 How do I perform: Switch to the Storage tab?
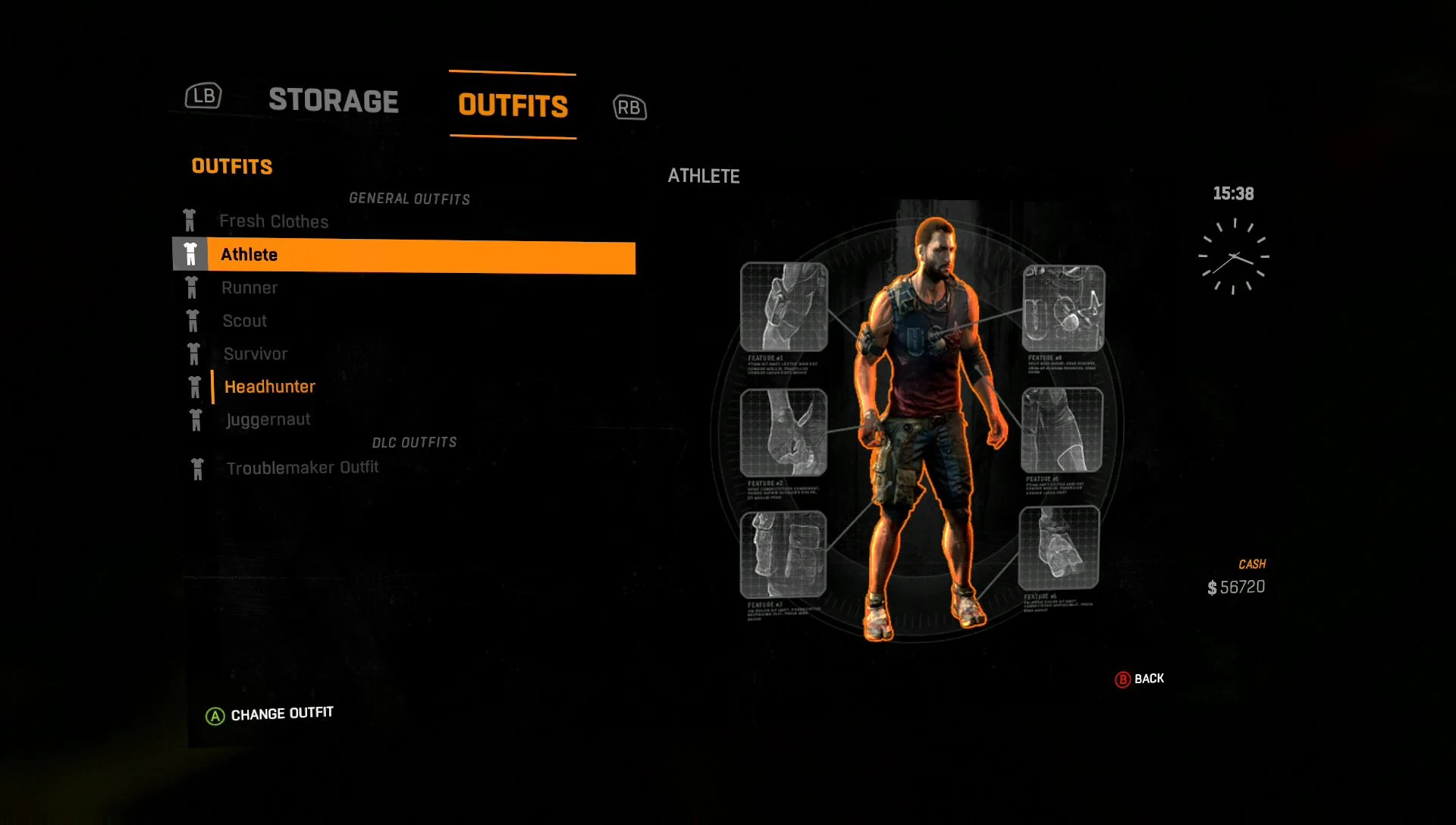pos(334,101)
